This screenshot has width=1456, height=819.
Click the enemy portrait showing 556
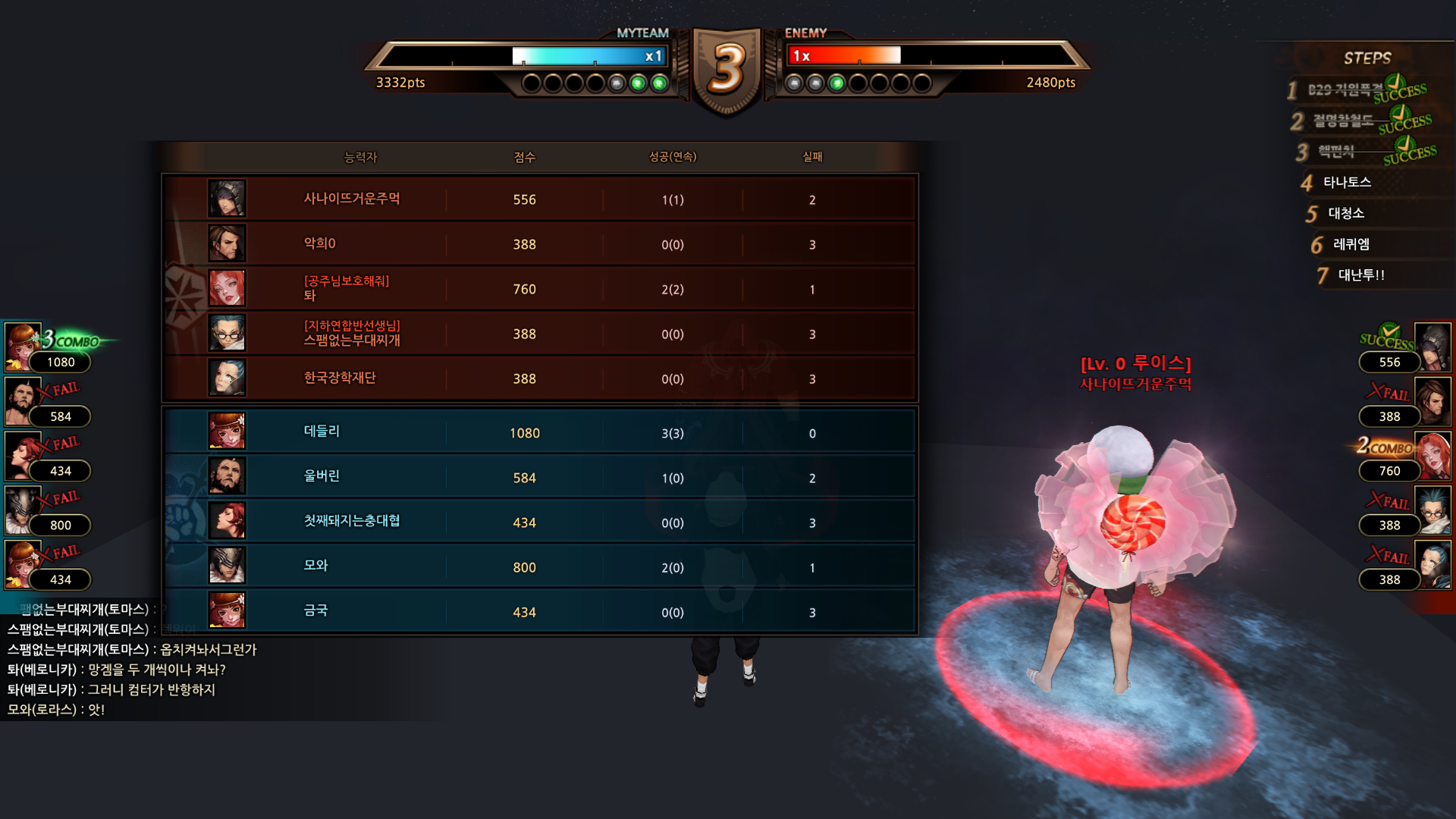(1432, 347)
